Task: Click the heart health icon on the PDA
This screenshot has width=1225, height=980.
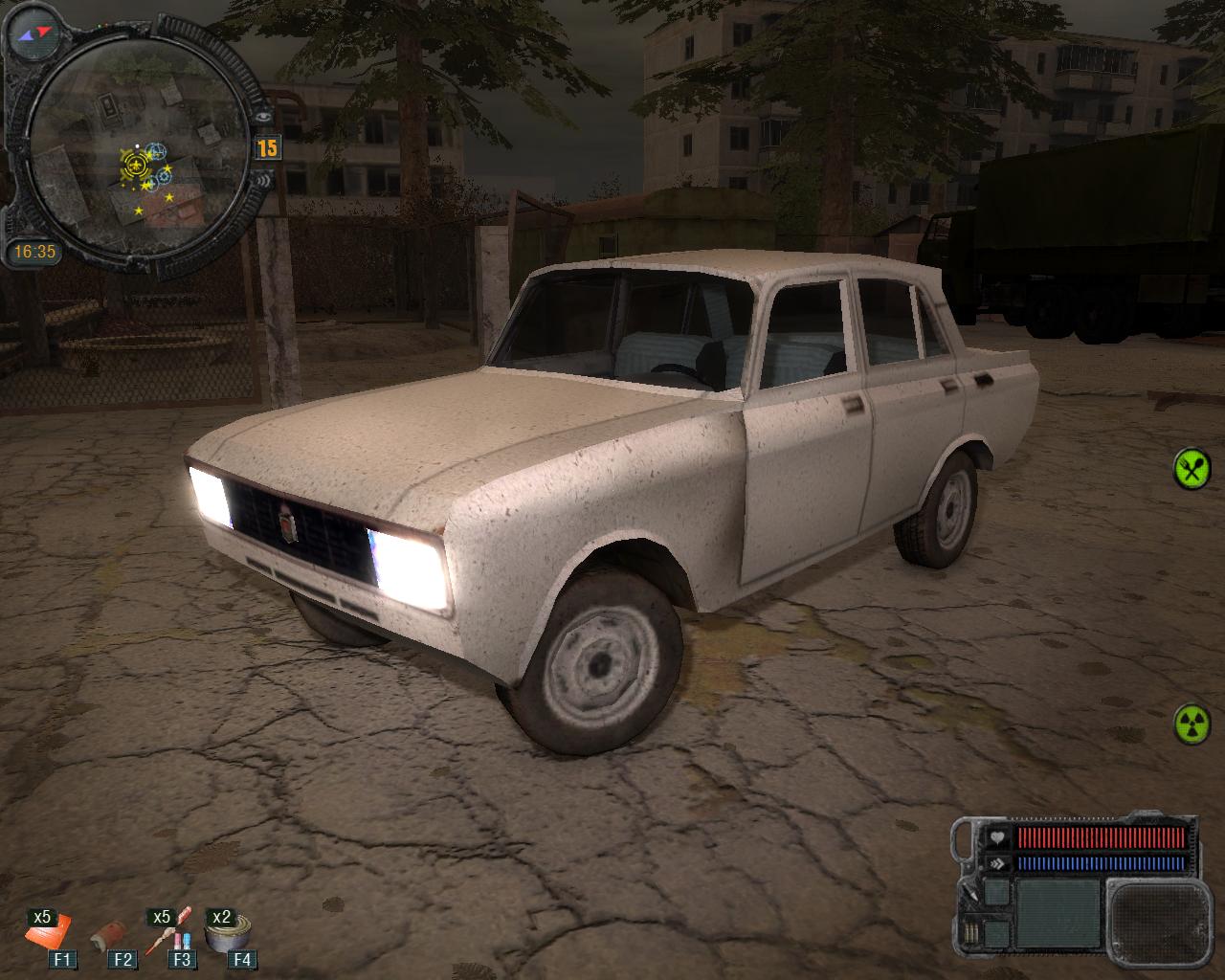Action: pyautogui.click(x=997, y=837)
